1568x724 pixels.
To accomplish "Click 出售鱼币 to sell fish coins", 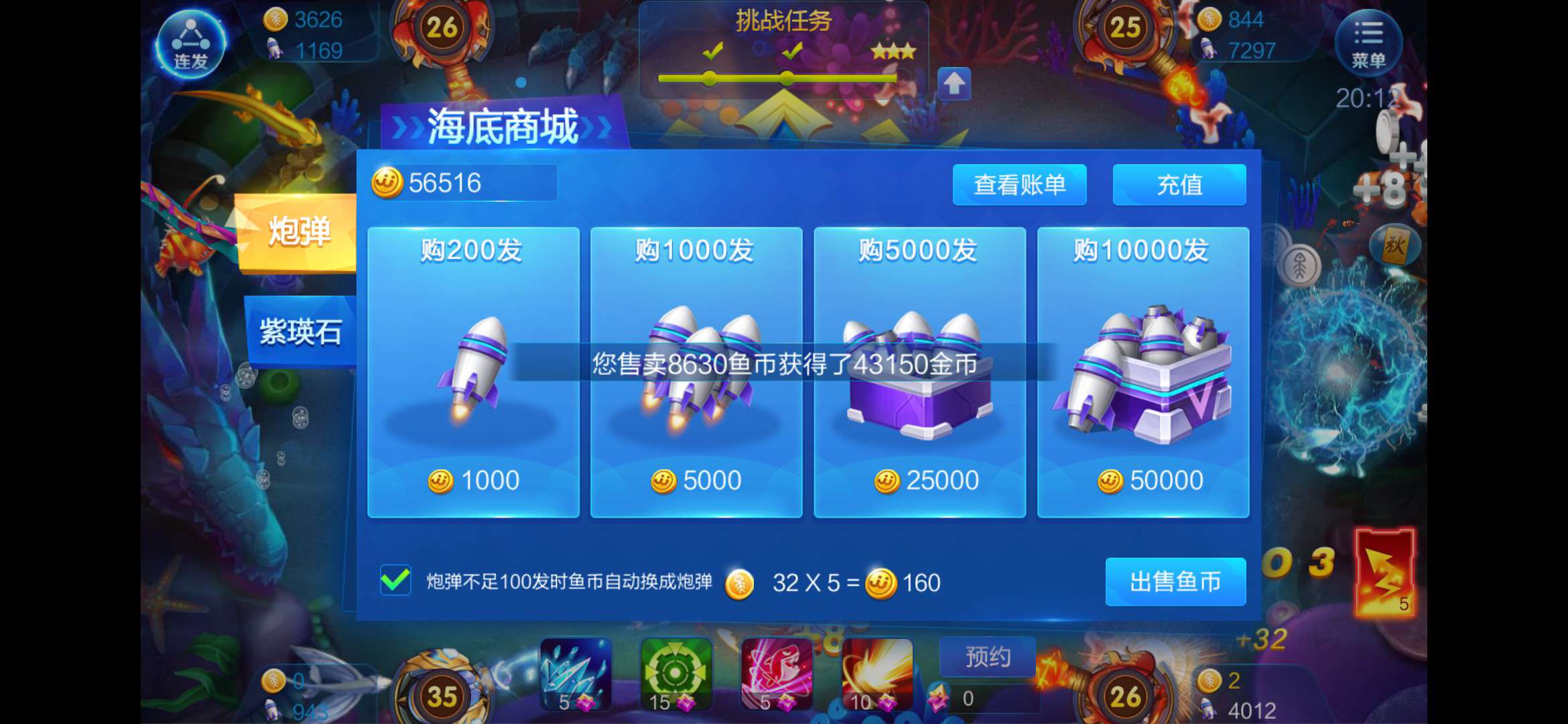I will click(x=1175, y=583).
